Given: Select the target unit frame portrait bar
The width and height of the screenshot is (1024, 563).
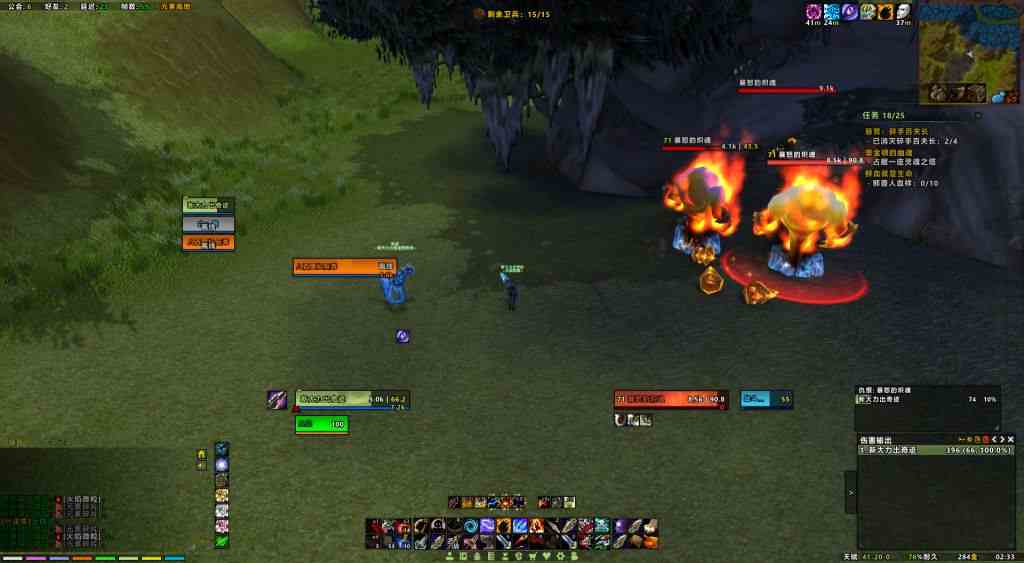Looking at the screenshot, I should point(671,399).
